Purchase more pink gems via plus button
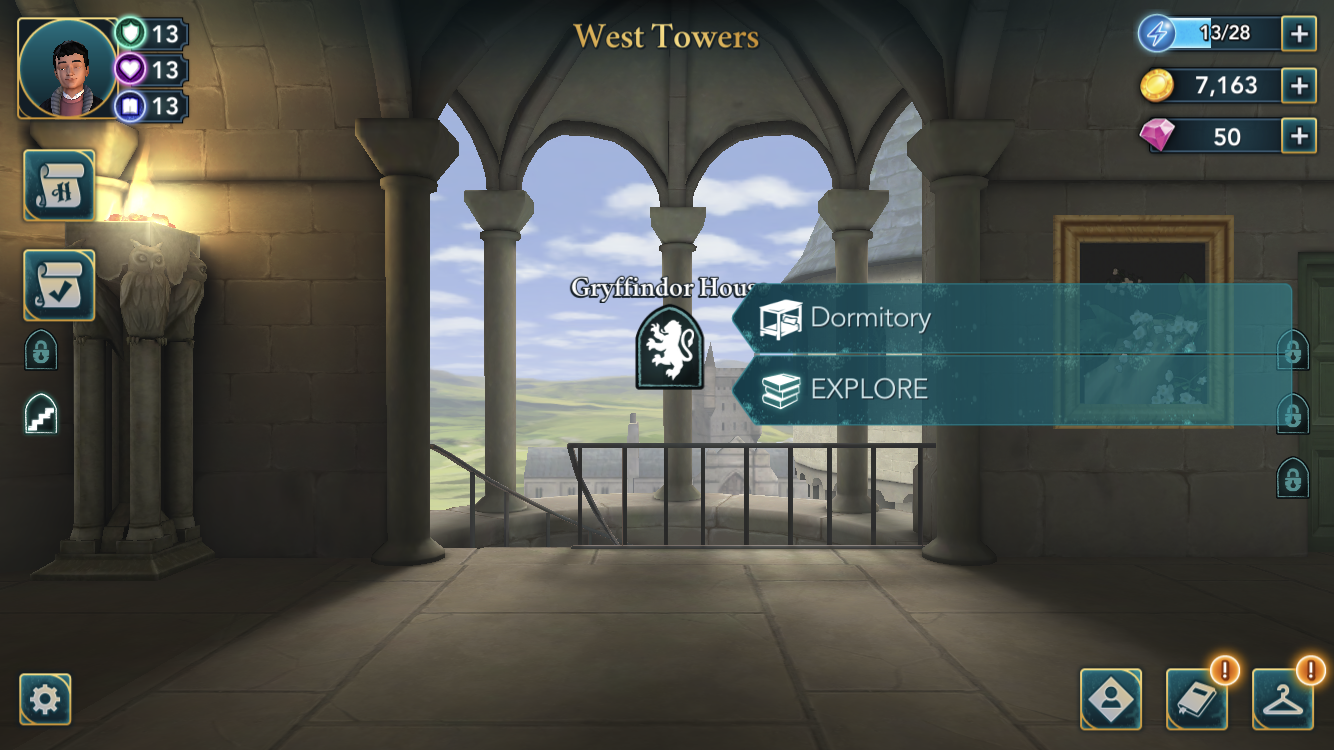Viewport: 1334px width, 750px height. point(1298,136)
